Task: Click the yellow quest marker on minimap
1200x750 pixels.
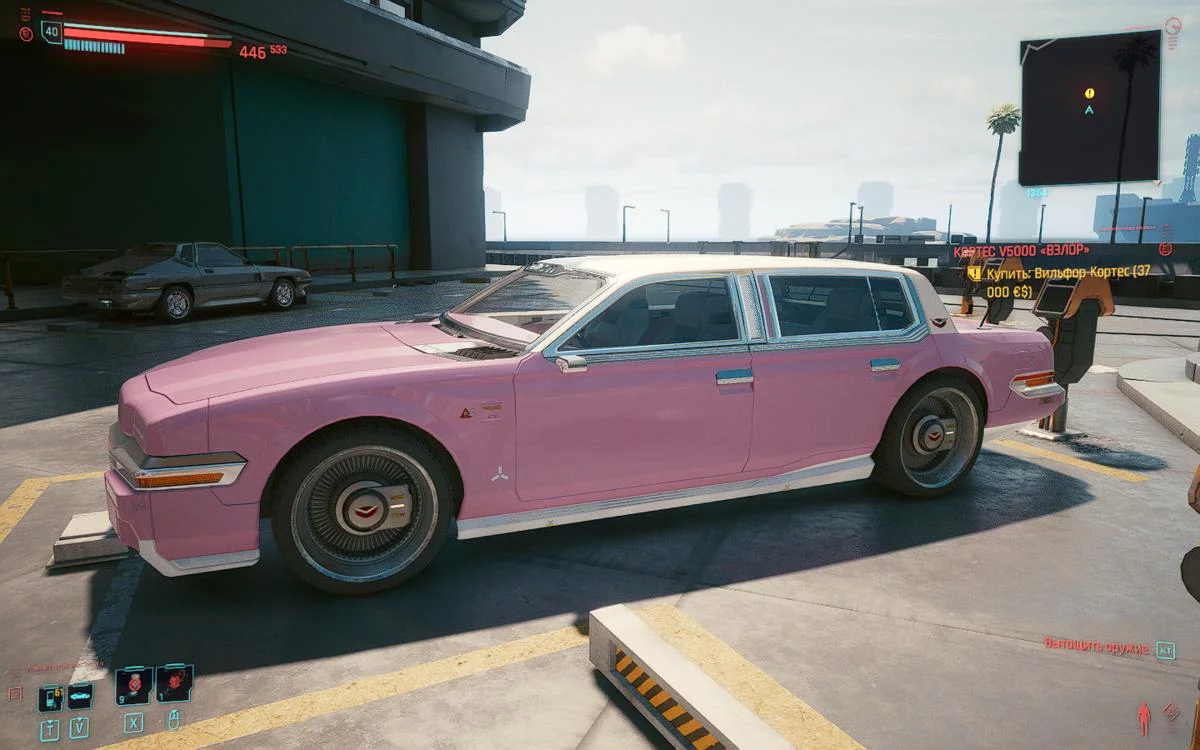Action: 1089,93
